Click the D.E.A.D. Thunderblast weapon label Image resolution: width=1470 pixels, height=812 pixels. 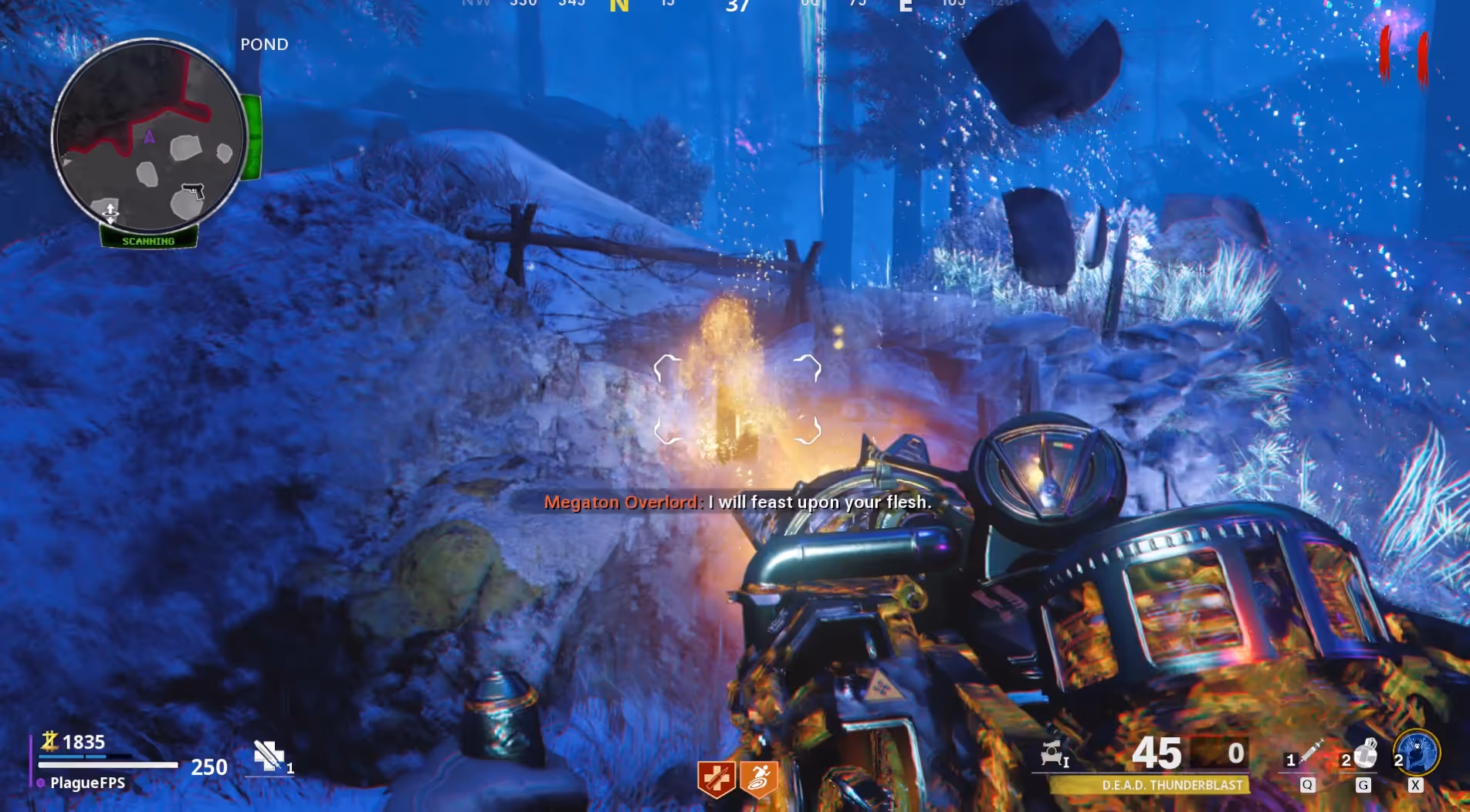1171,785
